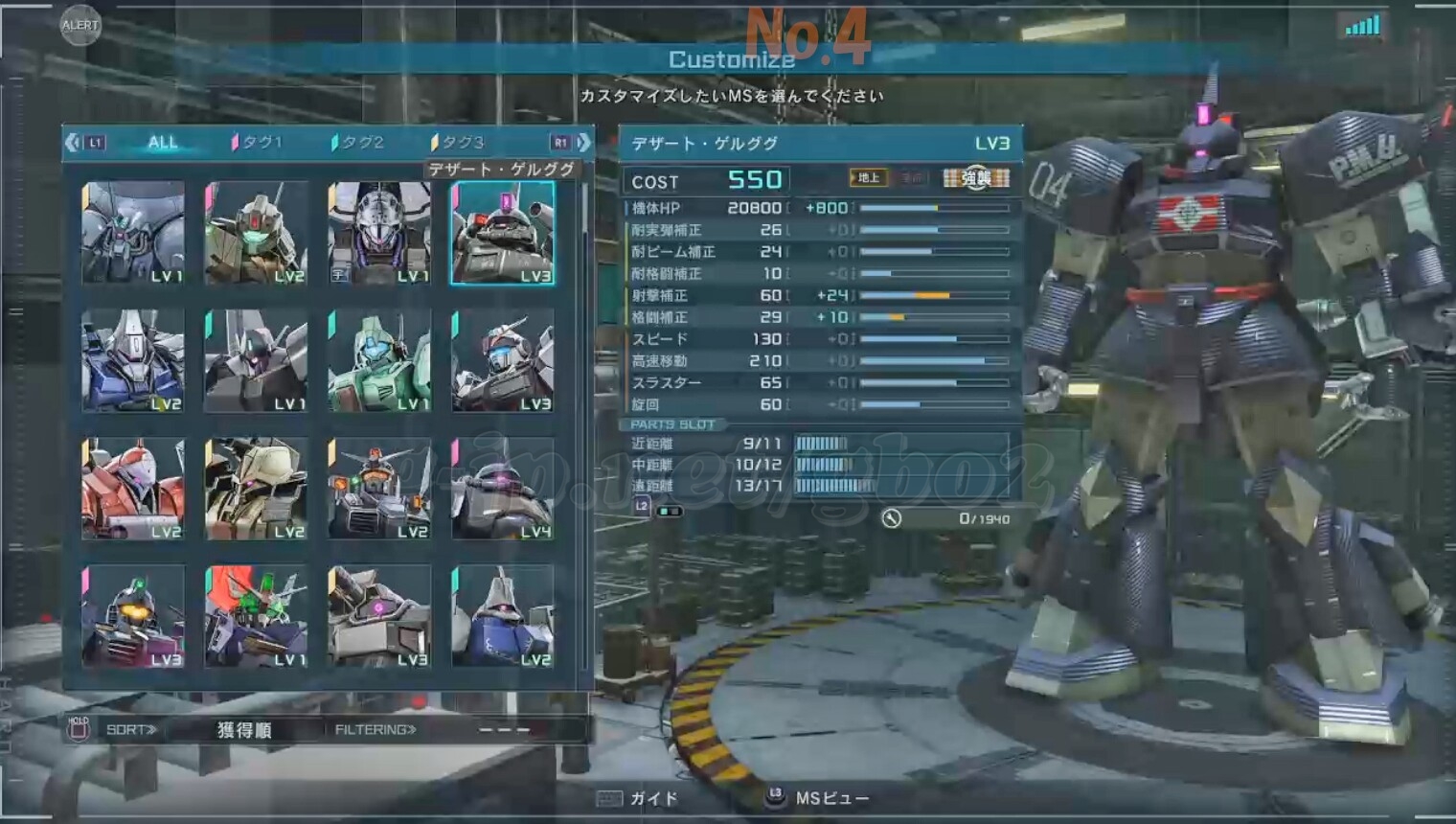Change the 獲得順 sort order
Image resolution: width=1456 pixels, height=824 pixels.
point(243,730)
